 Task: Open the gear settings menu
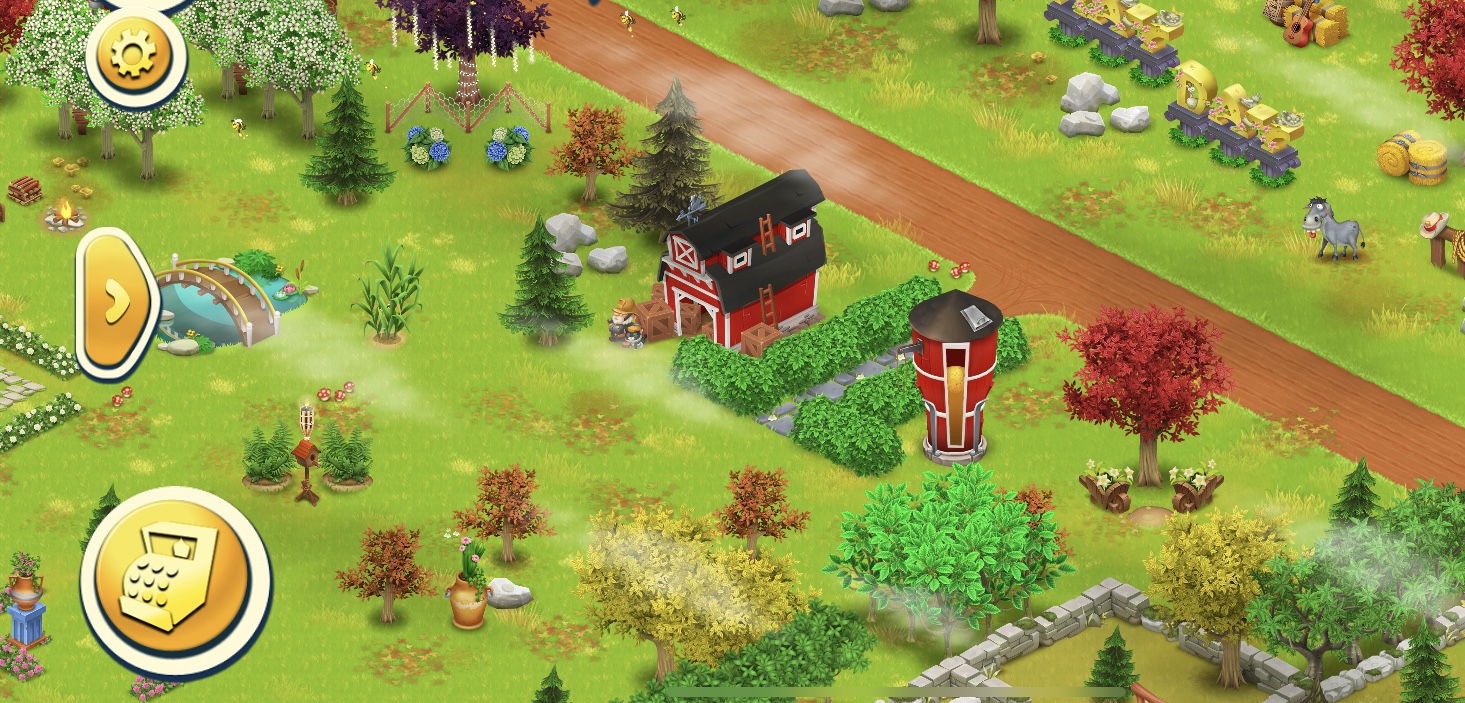[x=135, y=56]
